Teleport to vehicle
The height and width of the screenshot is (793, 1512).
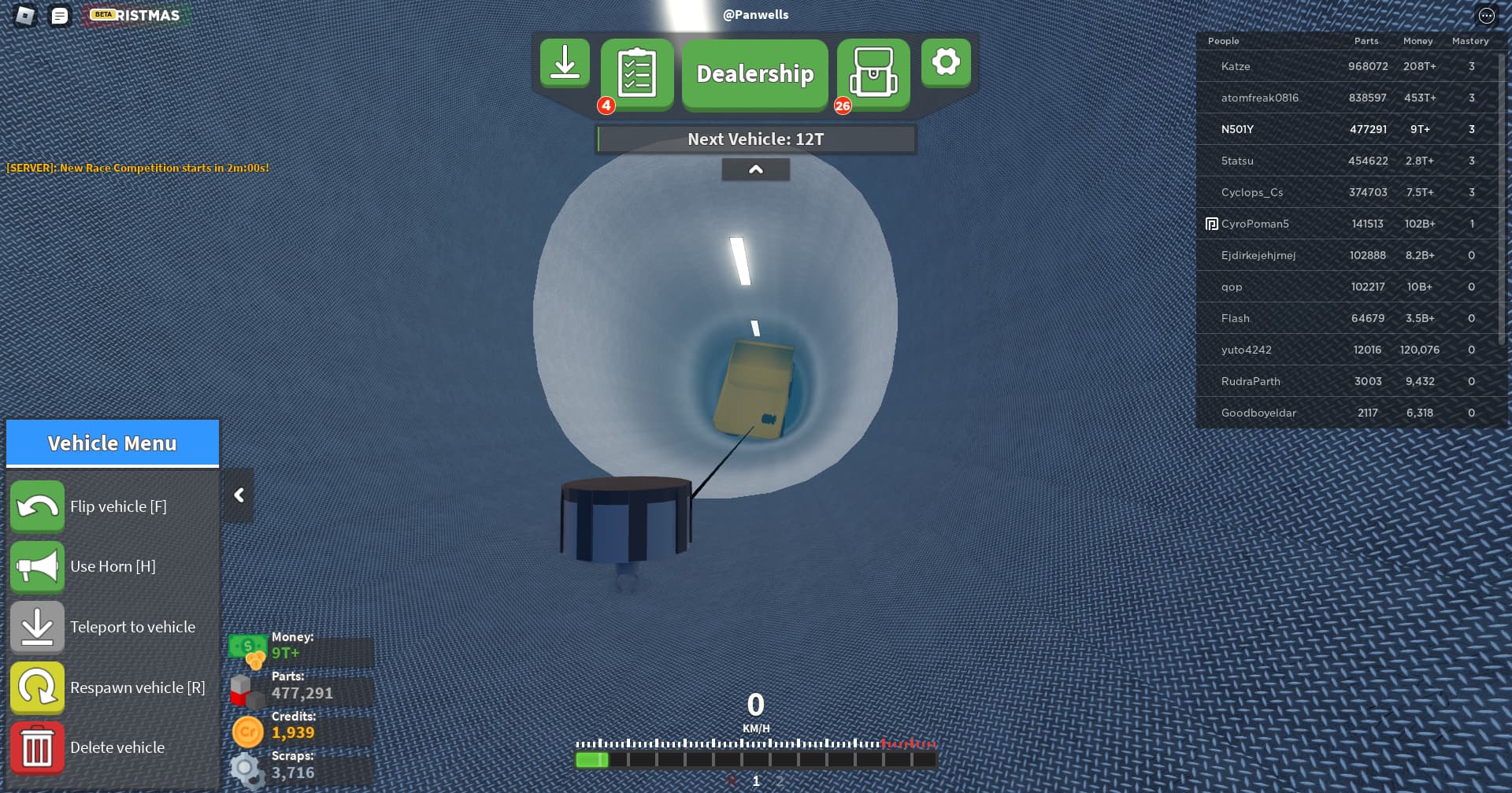[37, 627]
